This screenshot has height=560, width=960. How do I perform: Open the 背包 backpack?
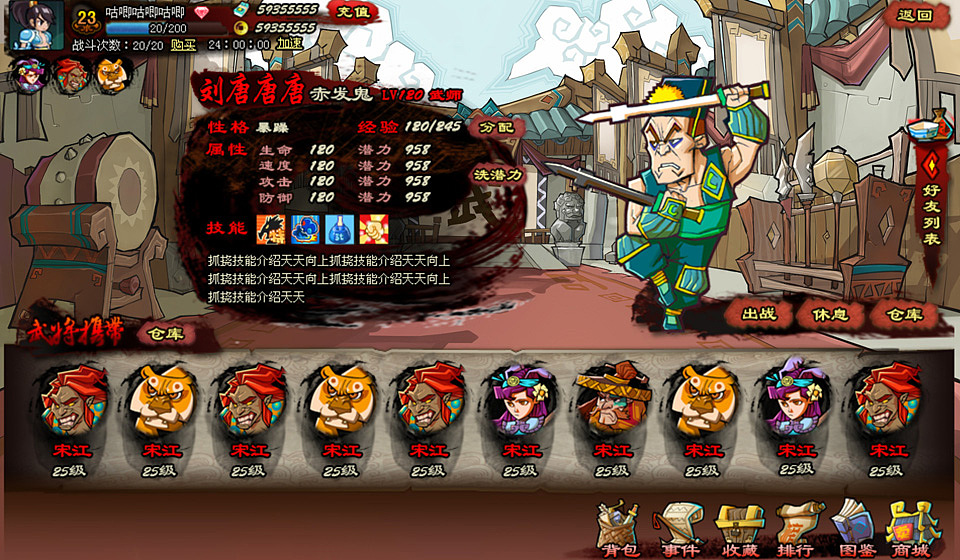tap(618, 530)
